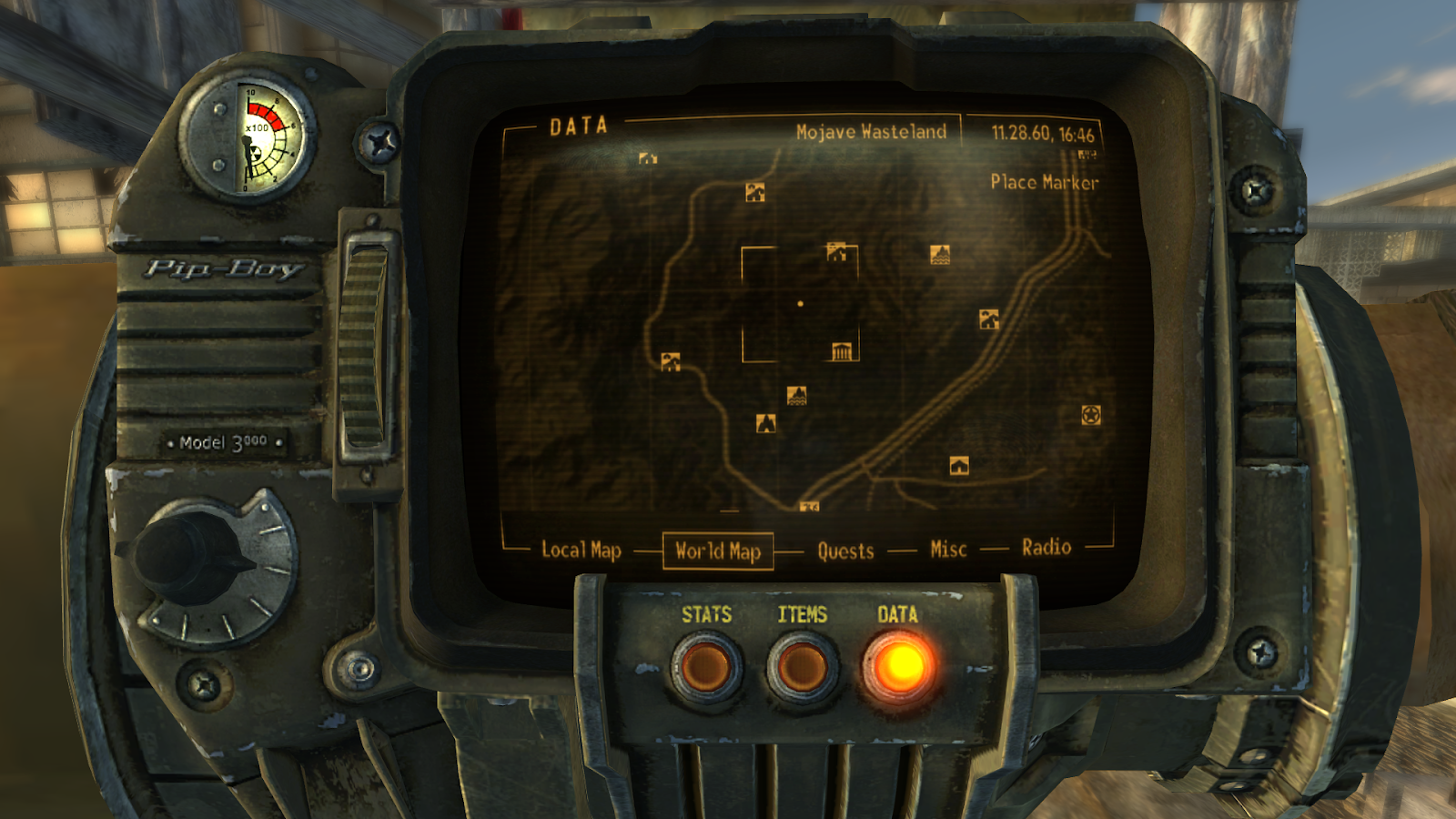
Task: Click the Mojave Wasteland header text
Action: (873, 130)
